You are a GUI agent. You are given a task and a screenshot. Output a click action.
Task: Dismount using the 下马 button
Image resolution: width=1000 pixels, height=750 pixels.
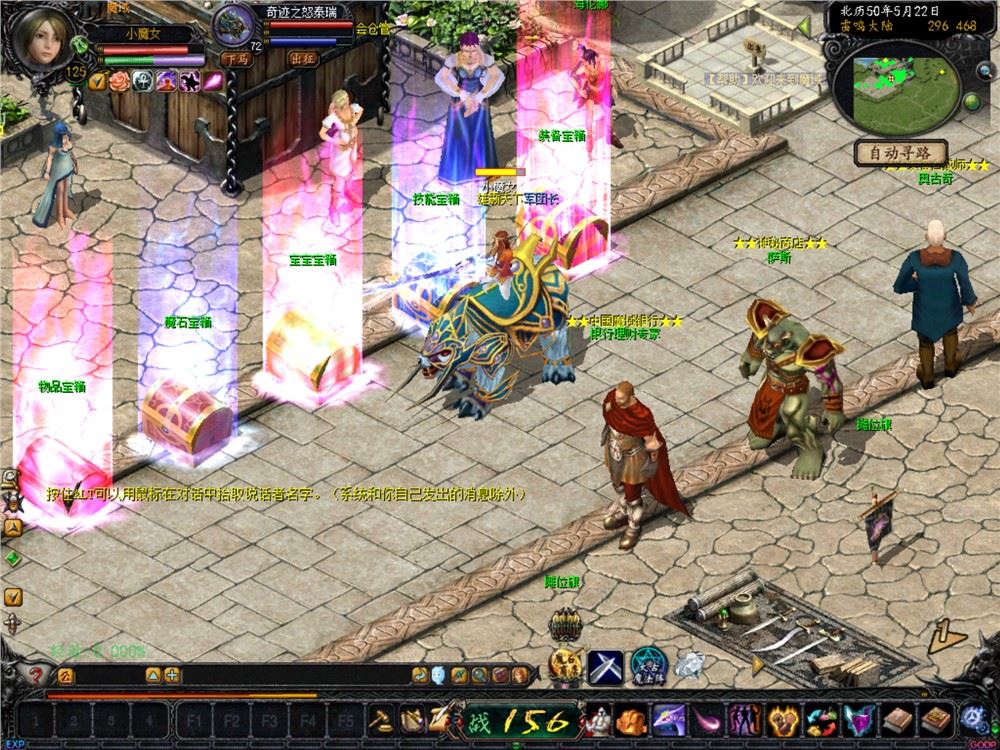(x=236, y=59)
